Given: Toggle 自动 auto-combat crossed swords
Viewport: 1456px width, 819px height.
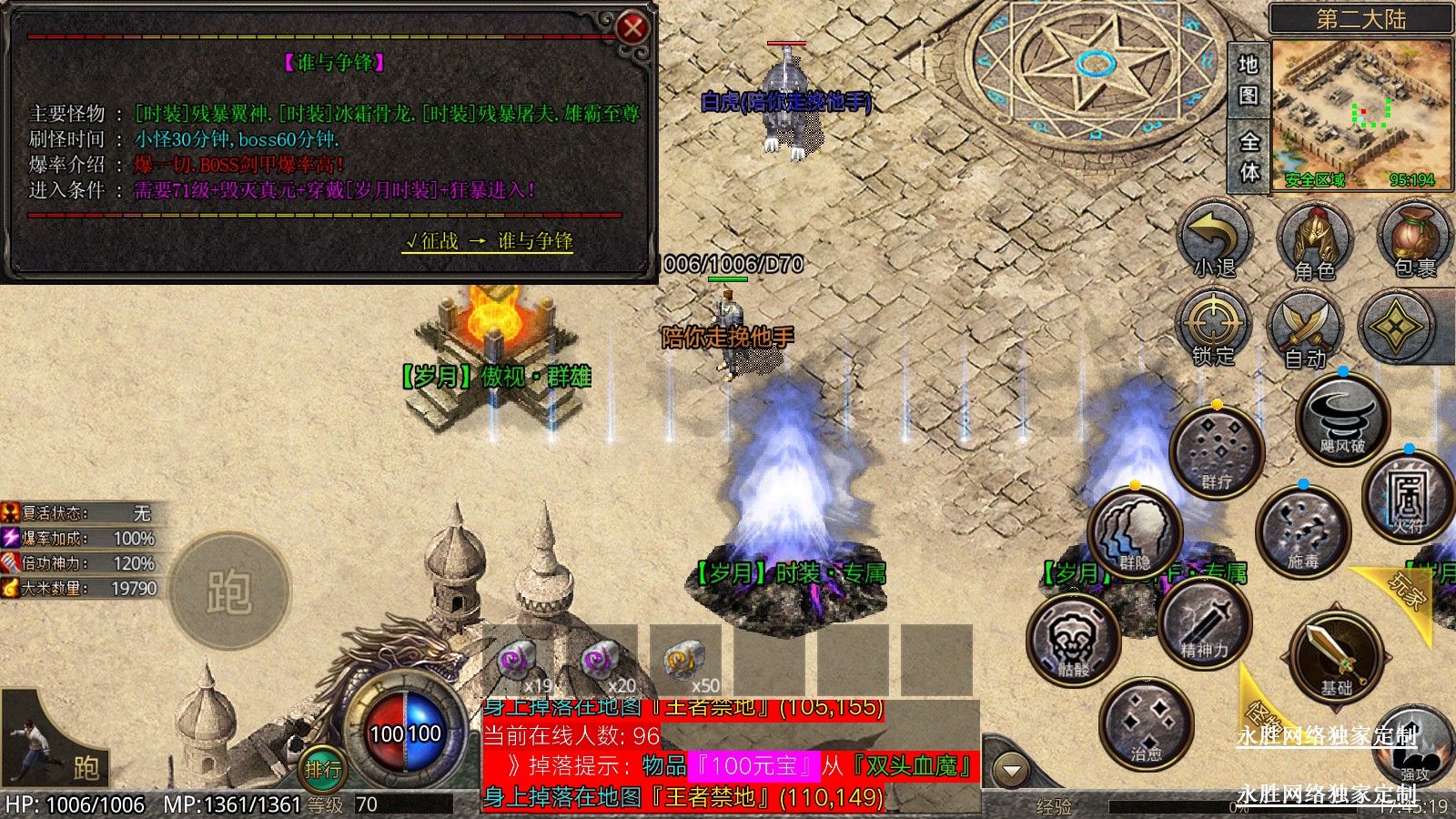Looking at the screenshot, I should (x=1306, y=329).
